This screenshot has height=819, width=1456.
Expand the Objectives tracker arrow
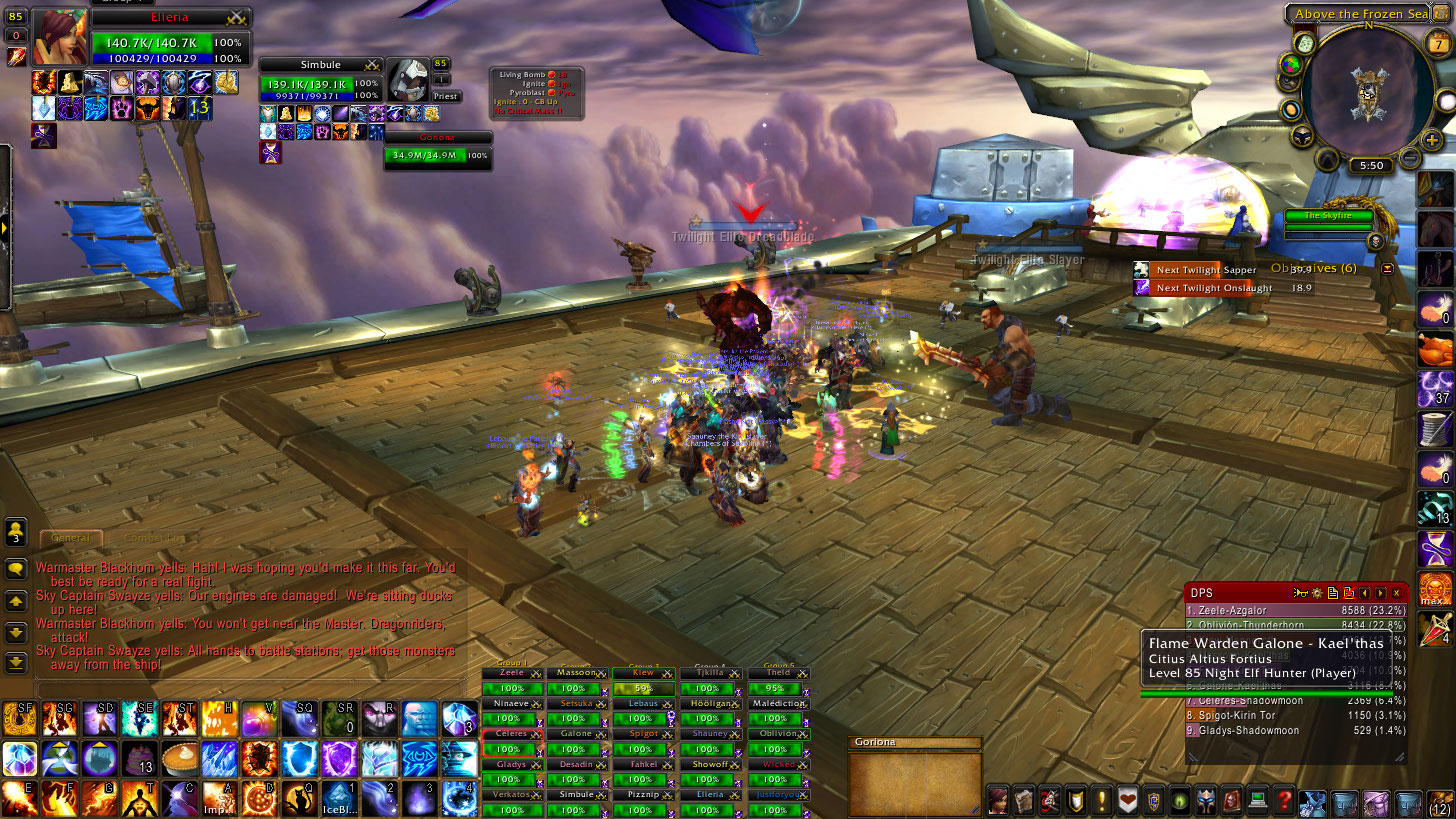(x=1387, y=269)
